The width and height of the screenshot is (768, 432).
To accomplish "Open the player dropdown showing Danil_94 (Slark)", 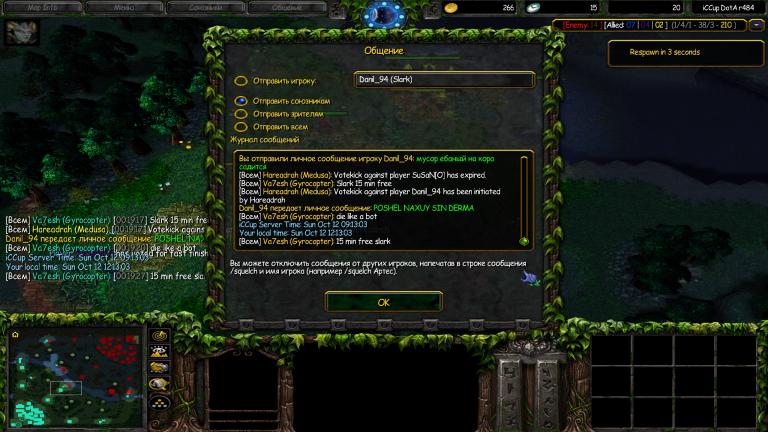I will click(x=445, y=80).
